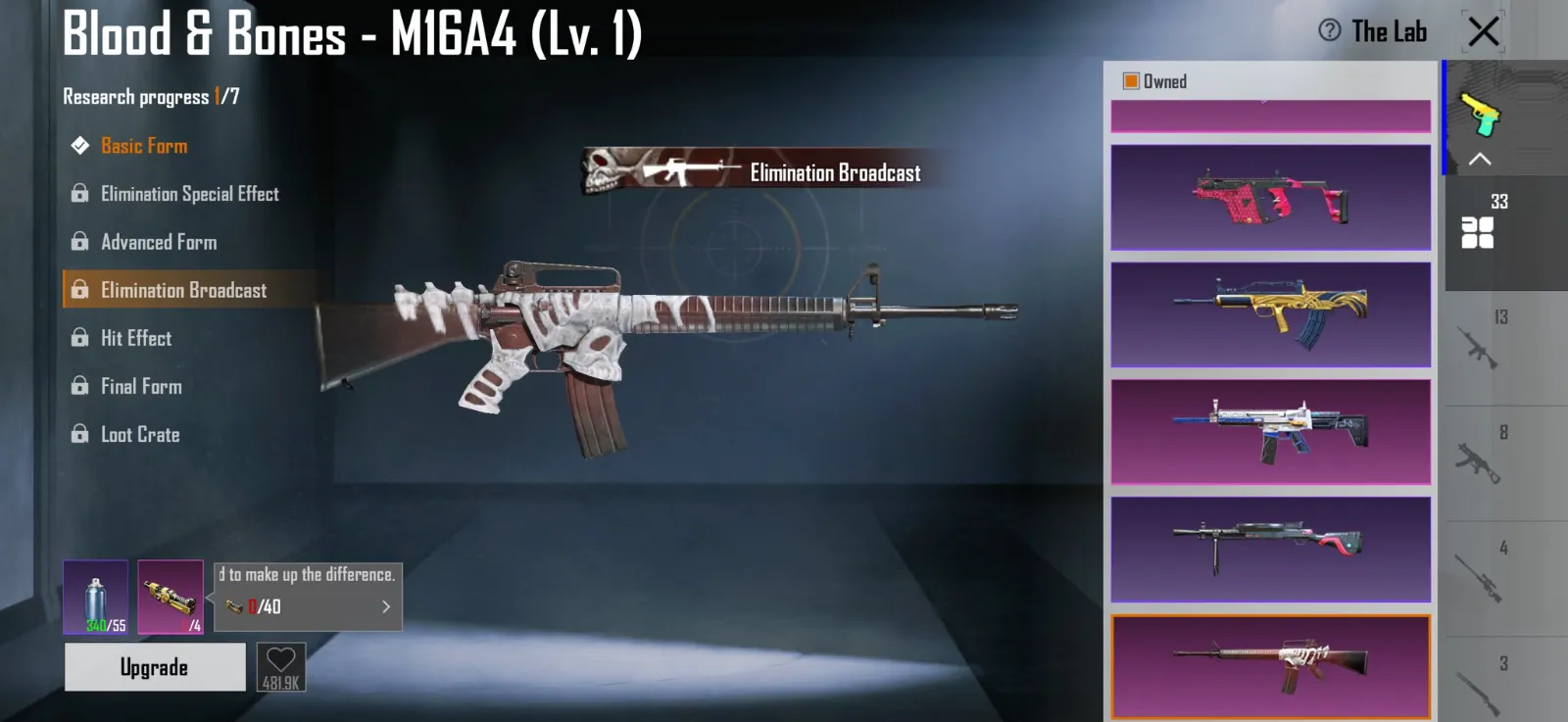Choose the gold and blue Groza skin
This screenshot has width=1568, height=722.
coord(1270,314)
